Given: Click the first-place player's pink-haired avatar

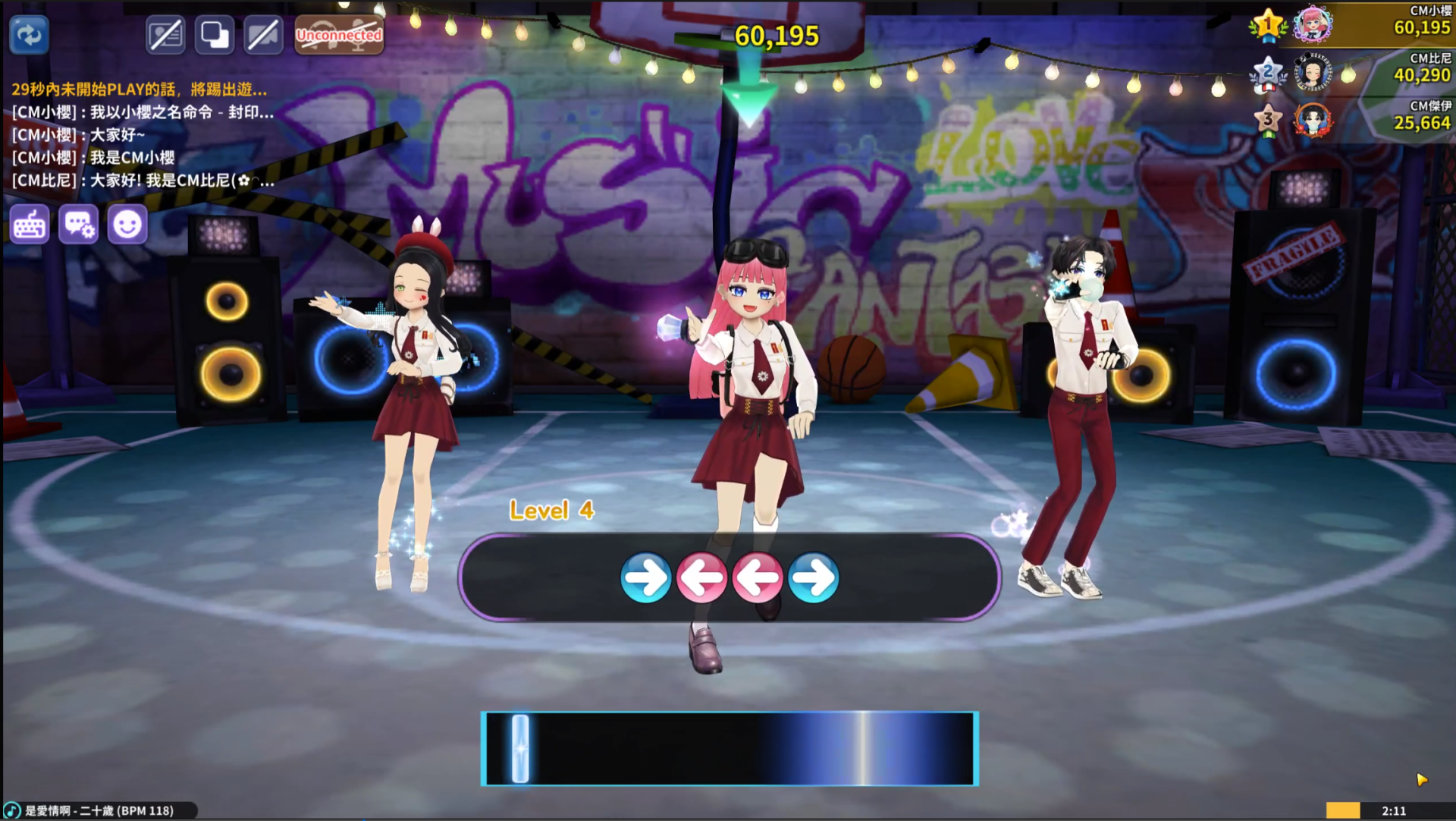Looking at the screenshot, I should 1313,24.
